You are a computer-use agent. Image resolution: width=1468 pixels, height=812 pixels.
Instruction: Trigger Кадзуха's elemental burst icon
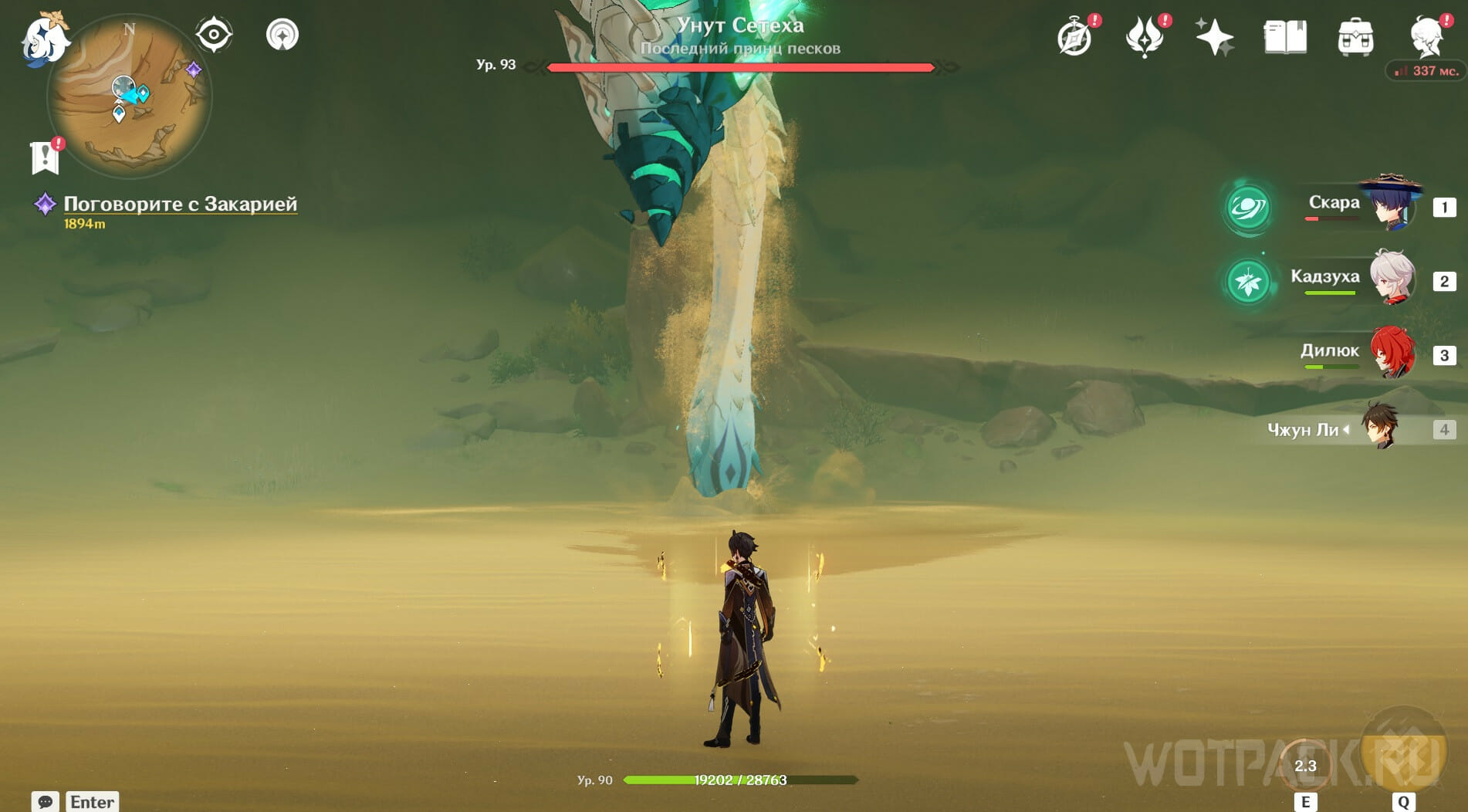pos(1247,281)
